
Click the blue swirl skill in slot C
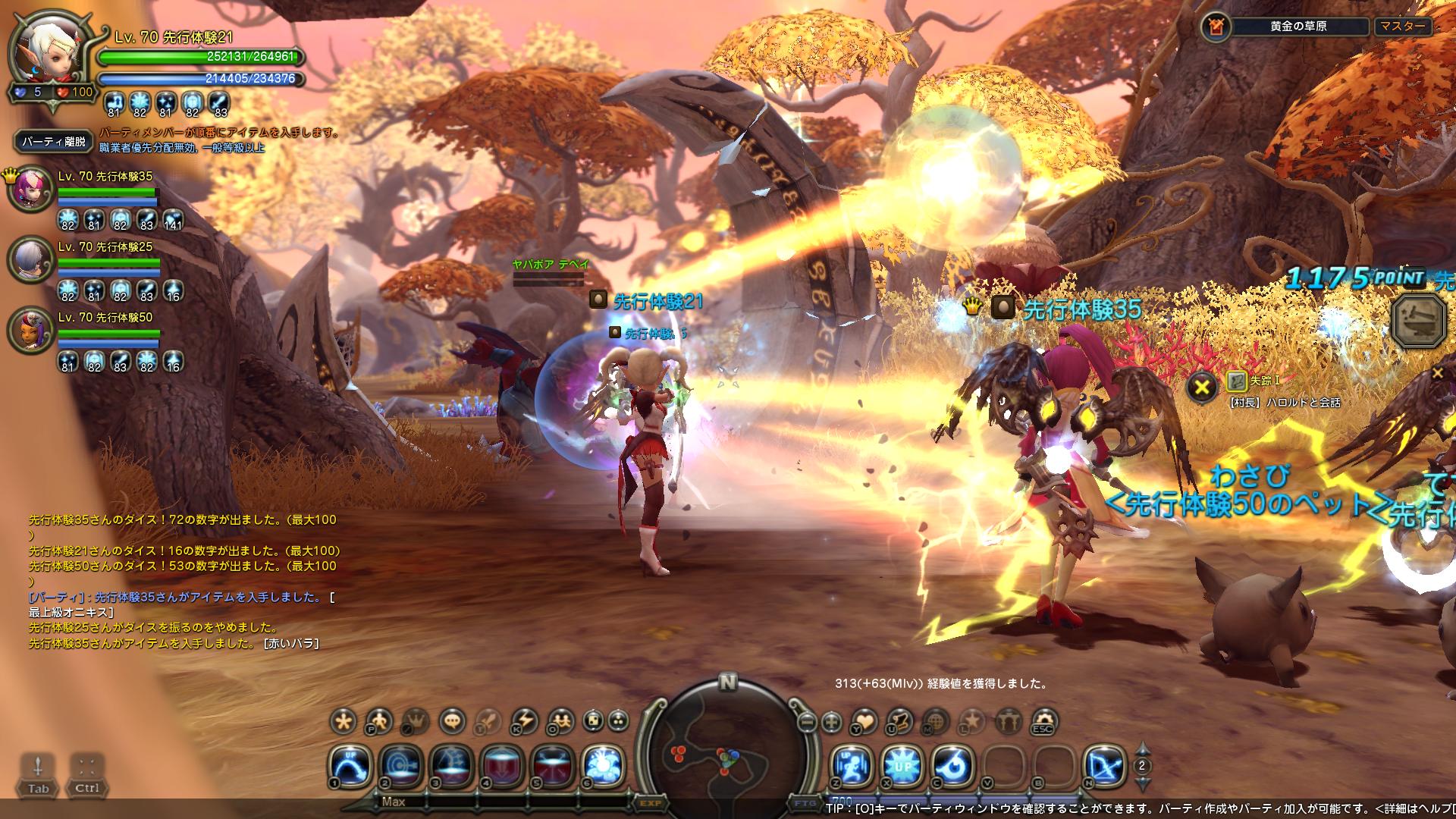click(x=952, y=765)
